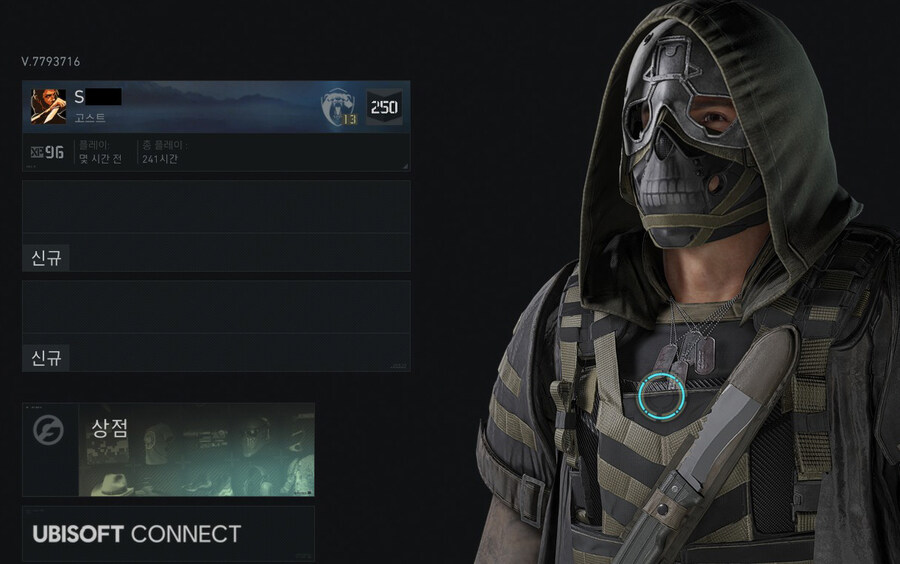900x564 pixels.
Task: Open the Ubisoft Connect panel
Action: (x=167, y=533)
